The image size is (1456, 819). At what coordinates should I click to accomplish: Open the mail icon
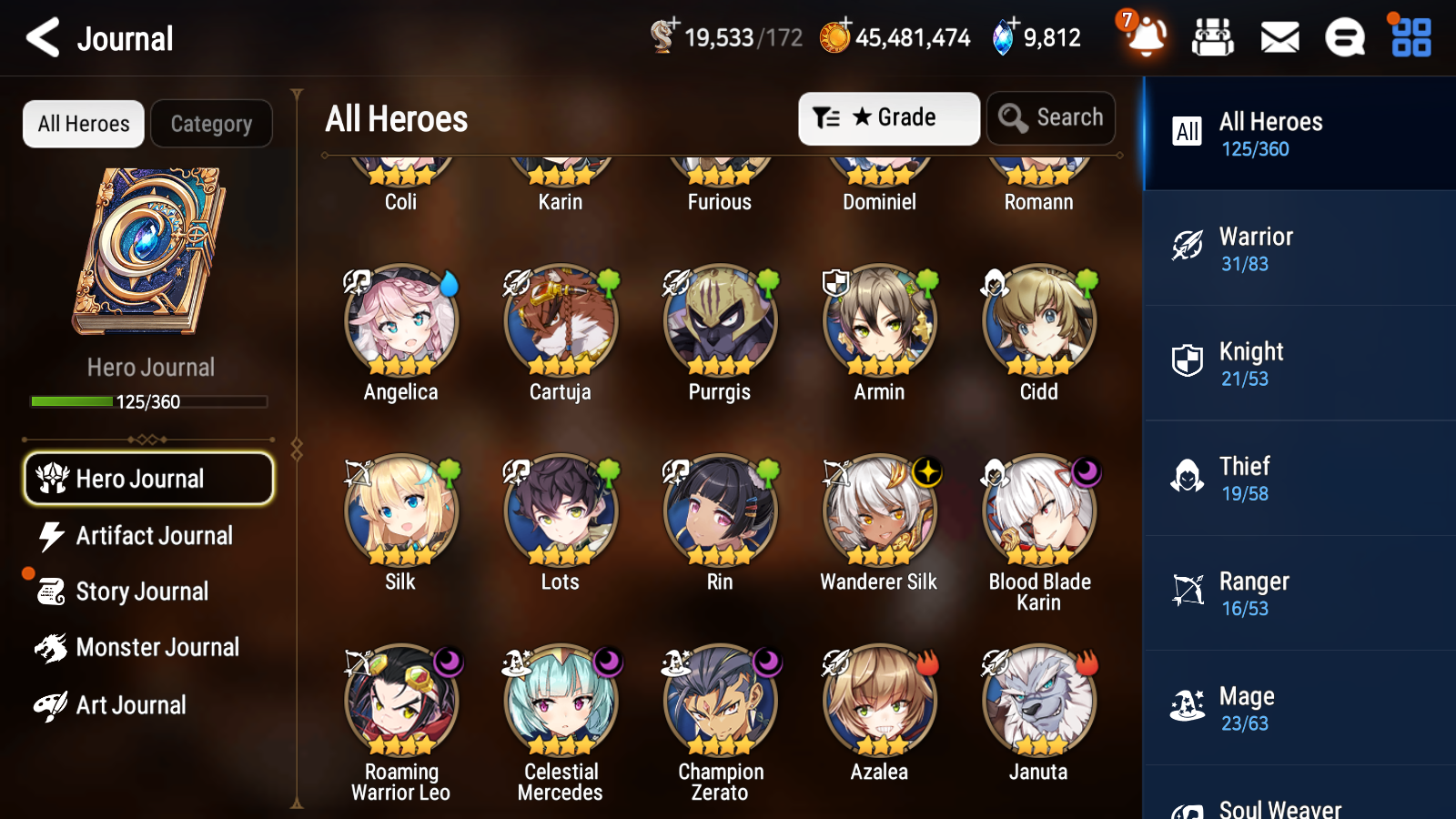point(1279,37)
